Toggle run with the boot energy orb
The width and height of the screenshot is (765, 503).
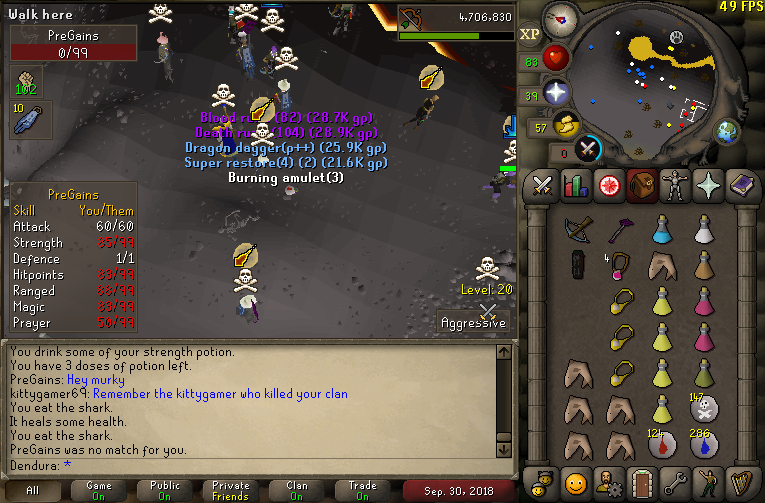(x=568, y=125)
